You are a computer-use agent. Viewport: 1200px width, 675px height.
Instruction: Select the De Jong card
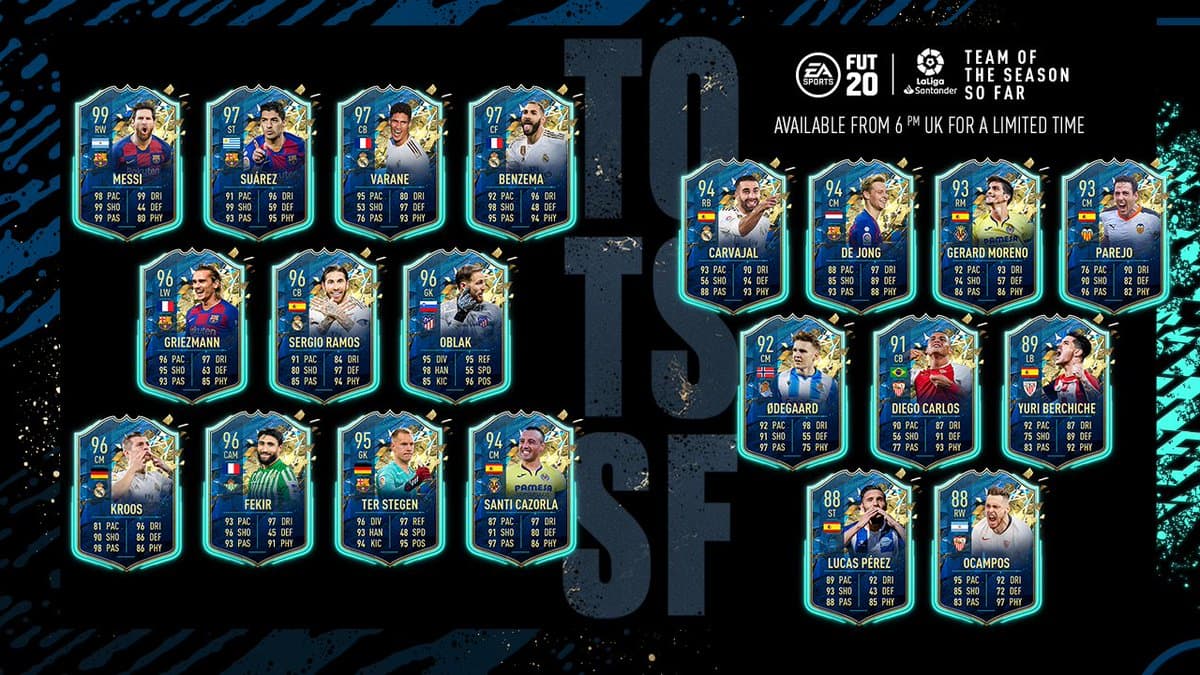[861, 235]
